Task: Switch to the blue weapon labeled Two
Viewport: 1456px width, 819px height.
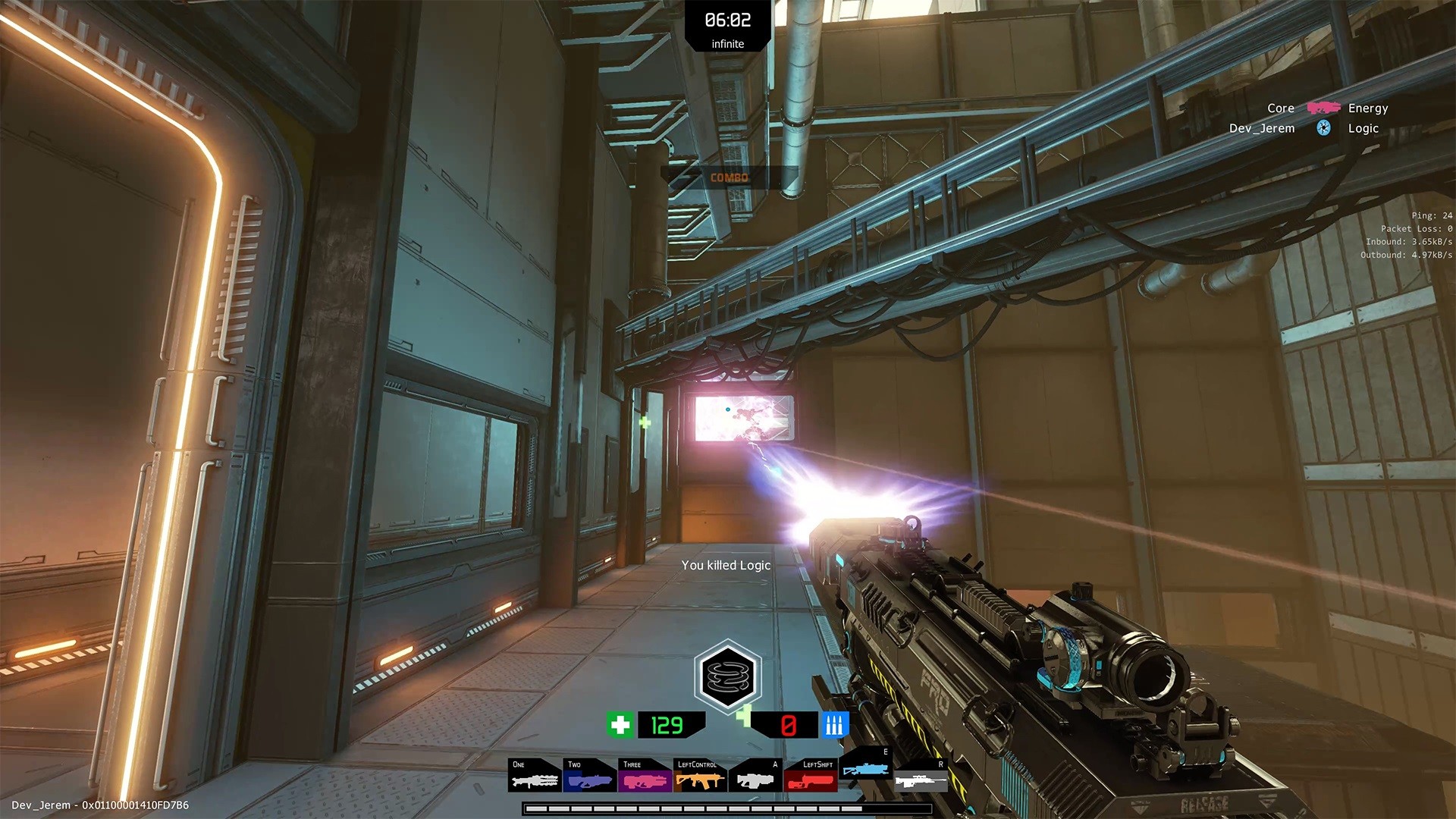Action: point(589,776)
